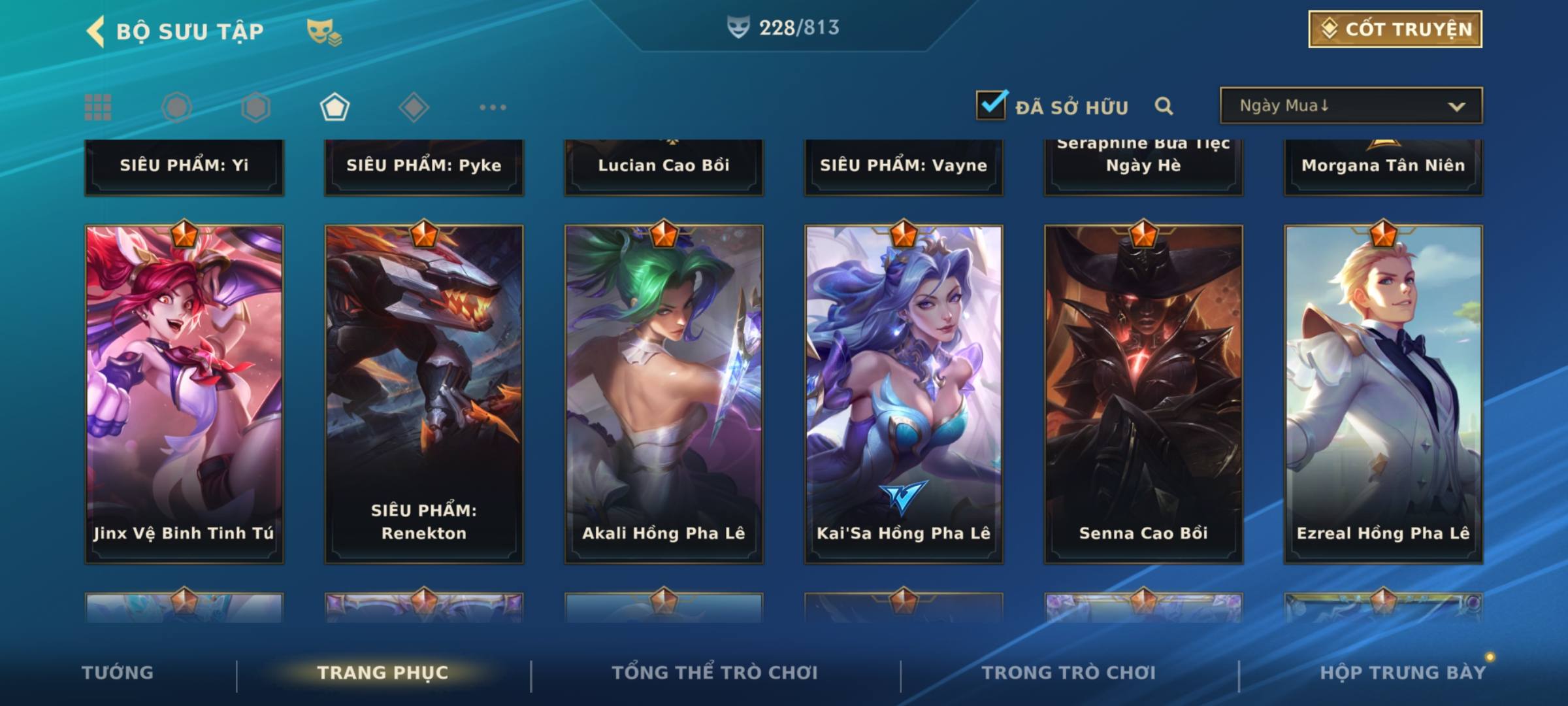Toggle the Đã Sở Hữu checkbox

tap(991, 106)
